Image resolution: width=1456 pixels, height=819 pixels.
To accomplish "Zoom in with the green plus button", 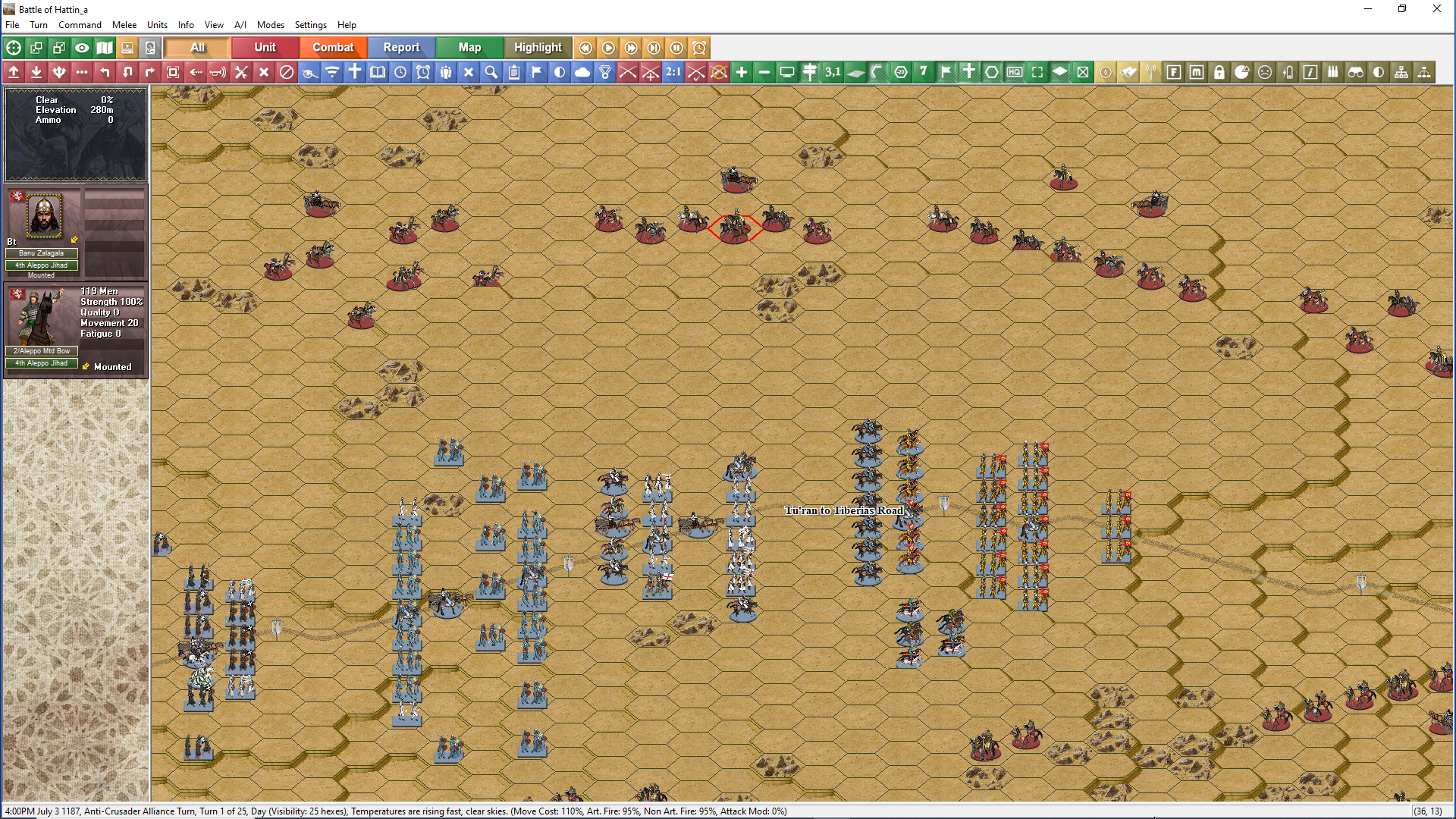I will click(742, 72).
